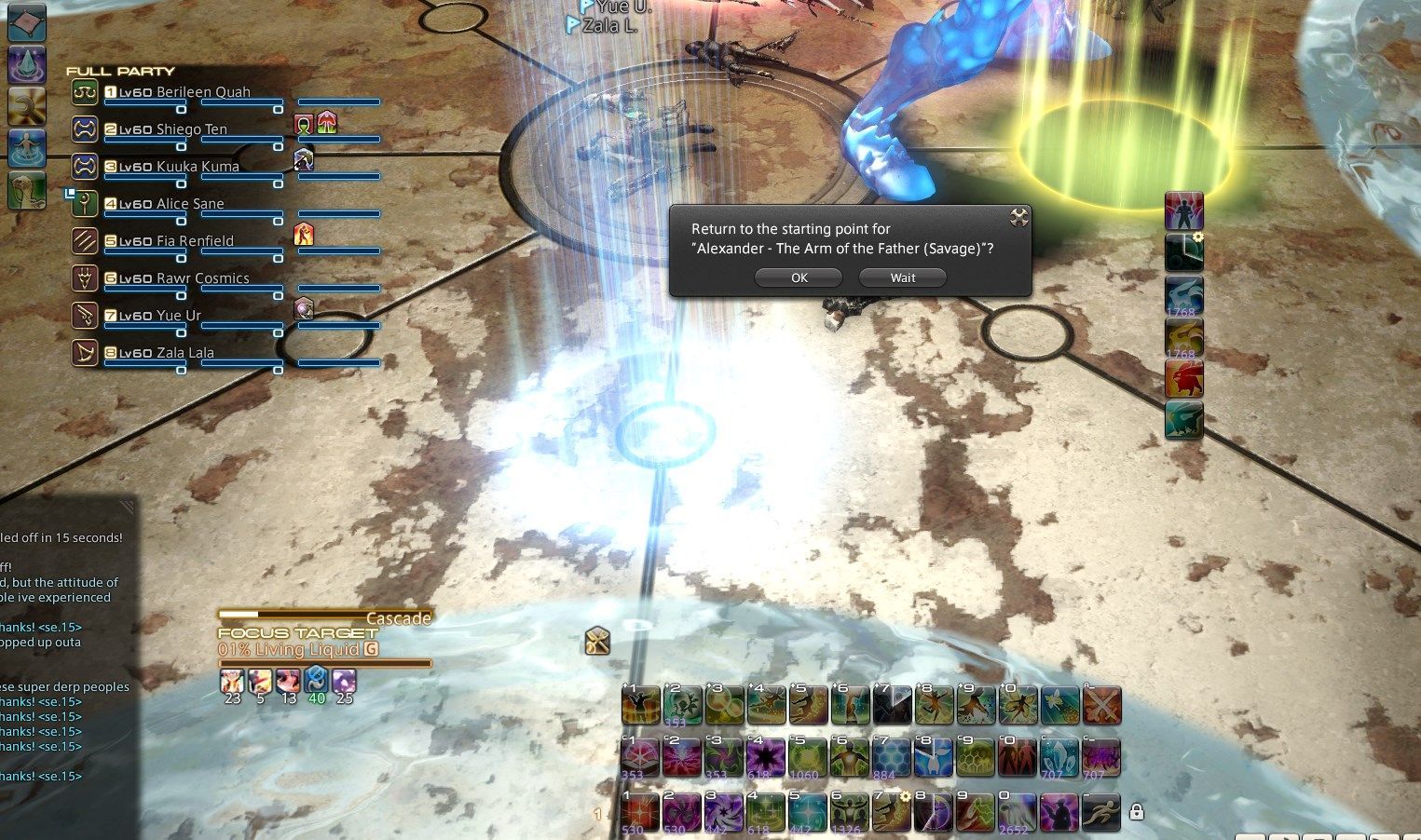
Task: Activate the two red silhouettes ability
Action: (x=1016, y=758)
